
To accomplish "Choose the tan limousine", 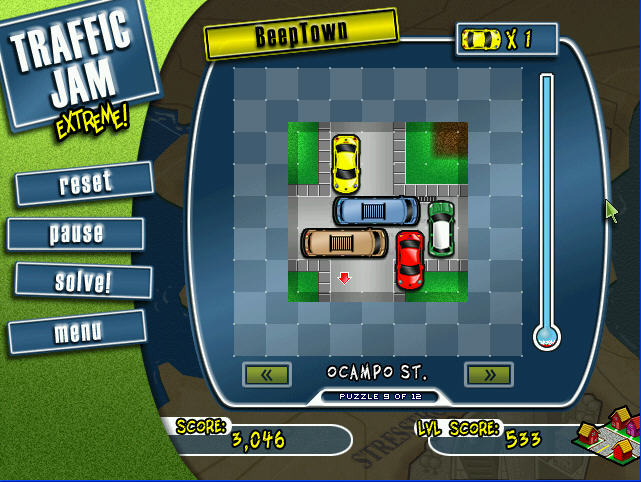I will point(344,243).
